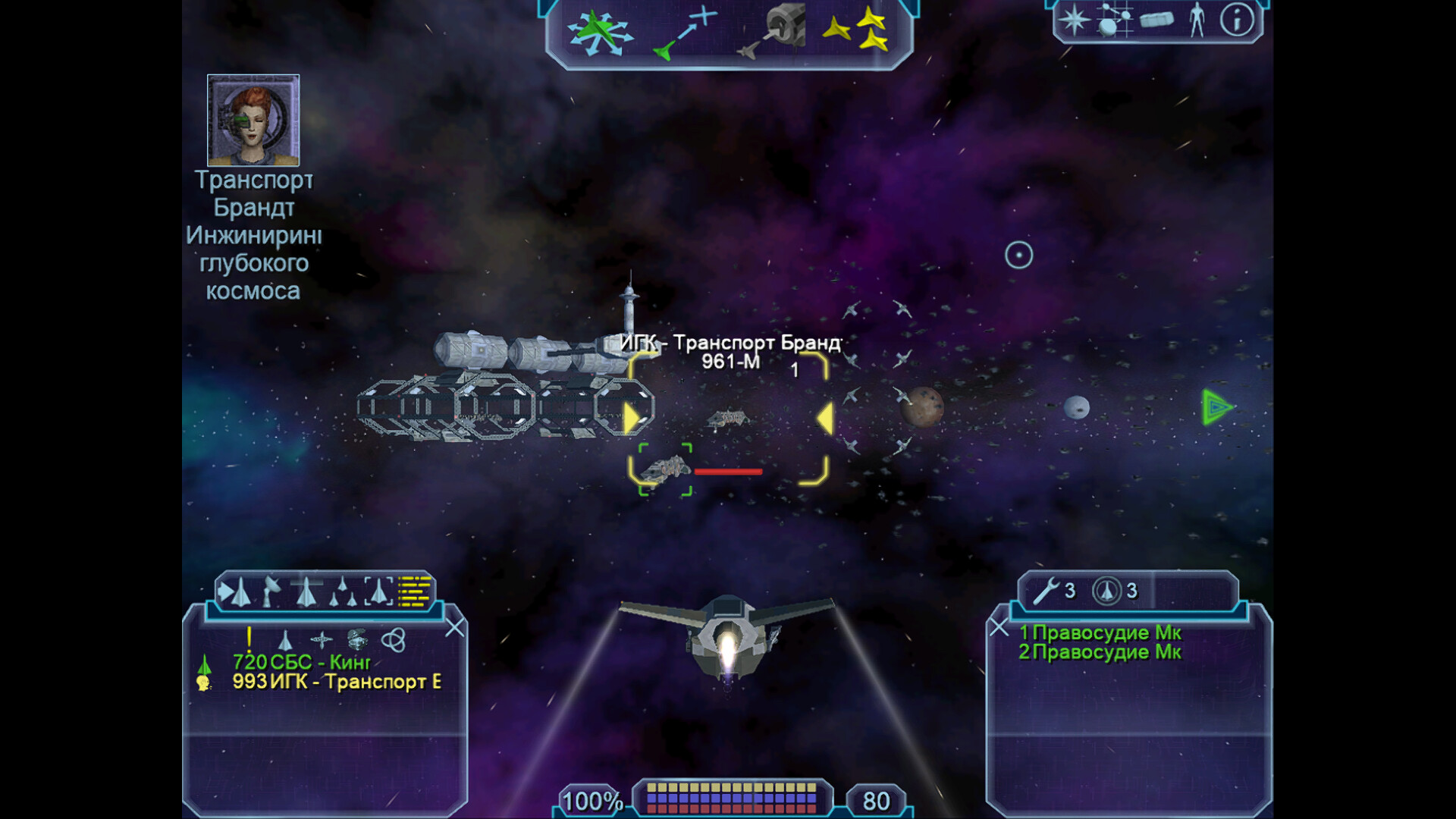Close the wingmen list panel
The height and width of the screenshot is (819, 1456).
tap(999, 628)
